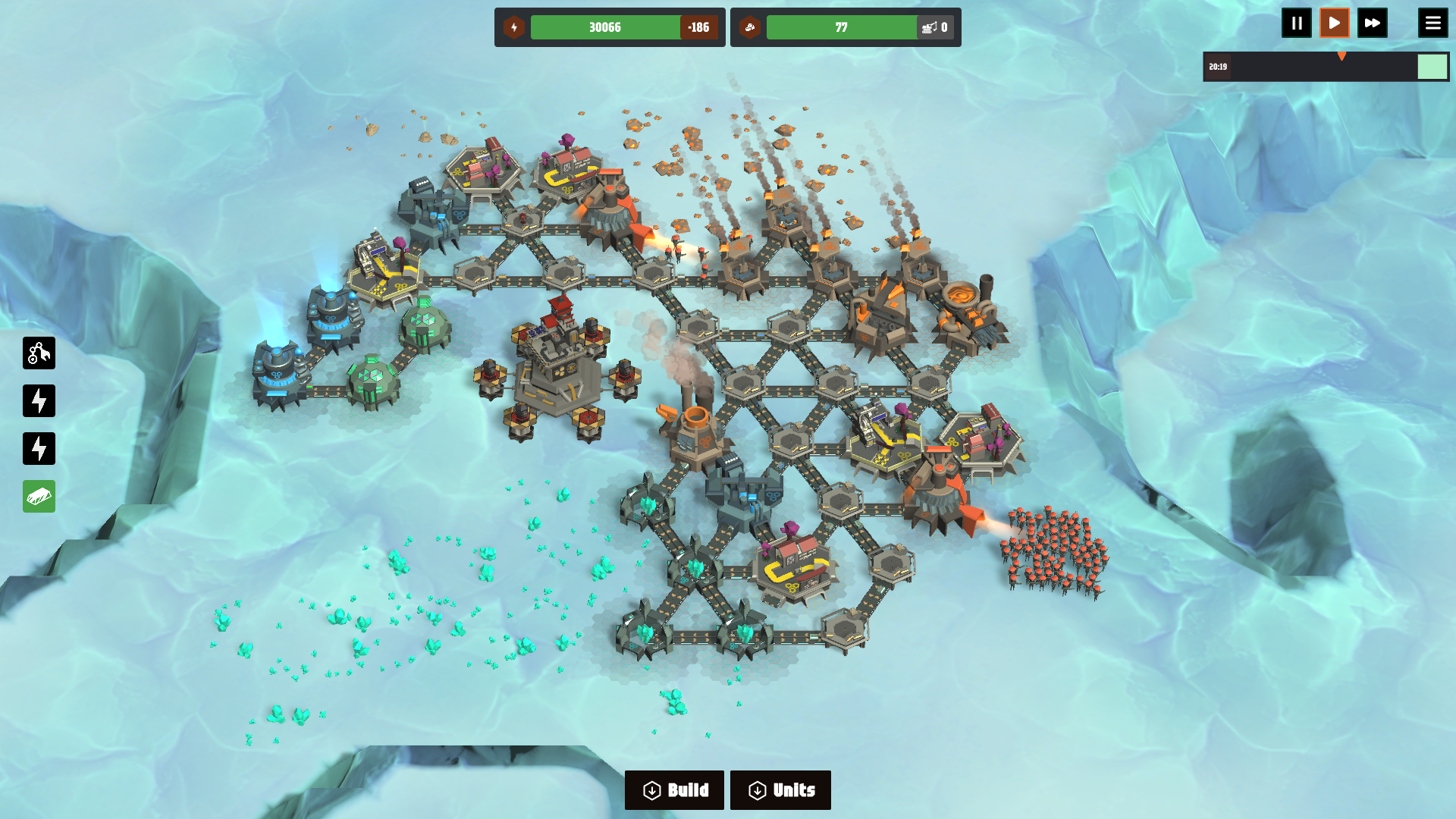This screenshot has width=1456, height=819.
Task: Set game speed to normal play
Action: pyautogui.click(x=1334, y=23)
